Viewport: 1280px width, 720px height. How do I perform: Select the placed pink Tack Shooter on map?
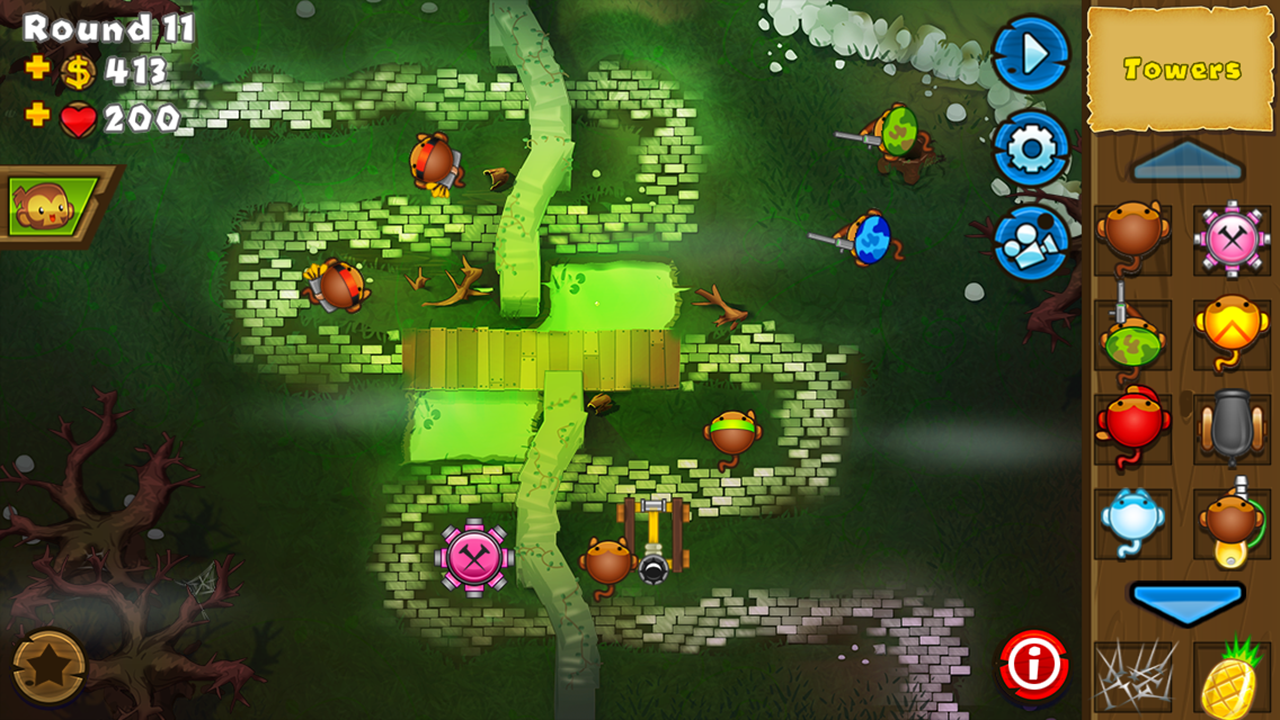pyautogui.click(x=475, y=558)
